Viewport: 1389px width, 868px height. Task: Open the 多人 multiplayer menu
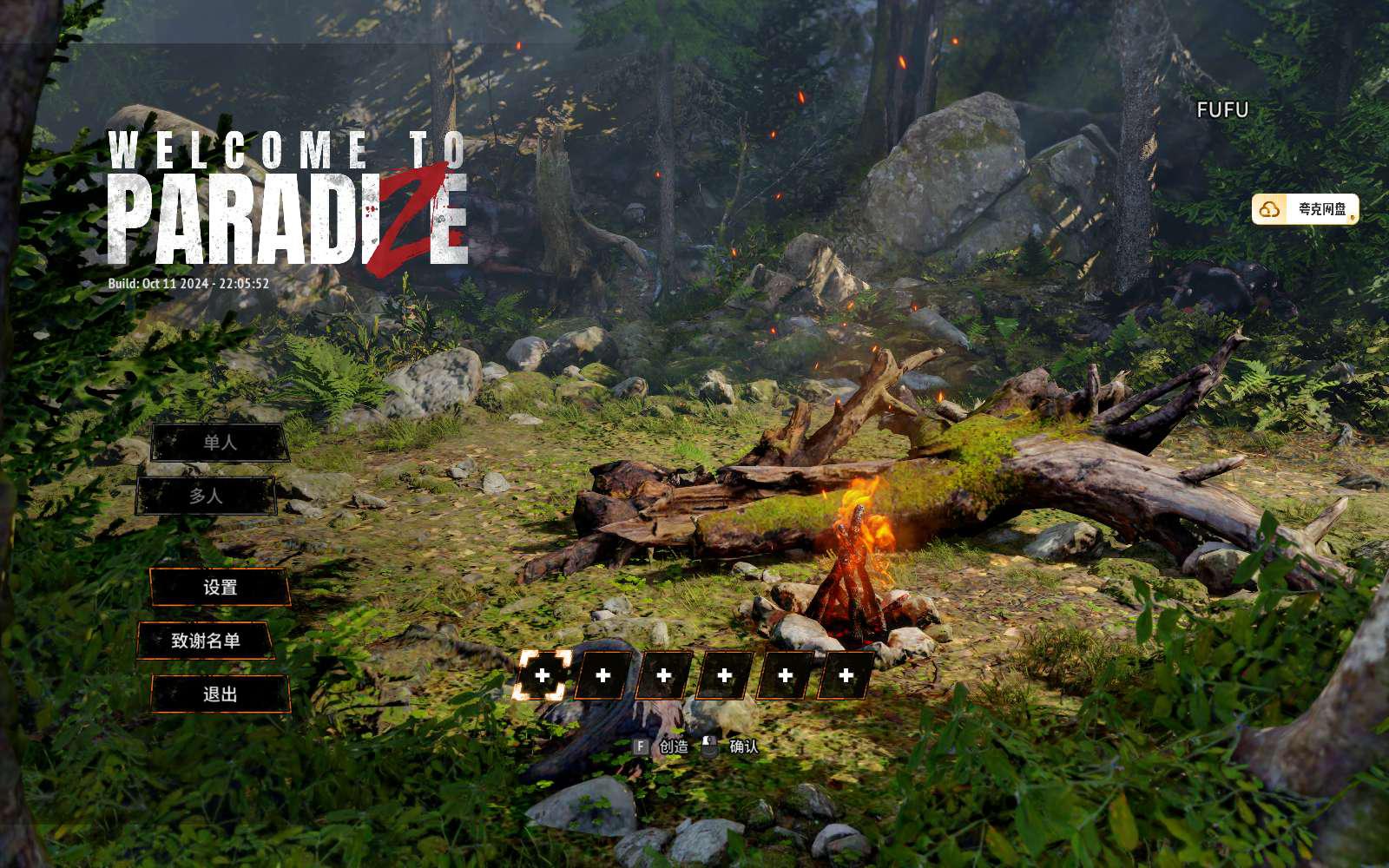[206, 496]
